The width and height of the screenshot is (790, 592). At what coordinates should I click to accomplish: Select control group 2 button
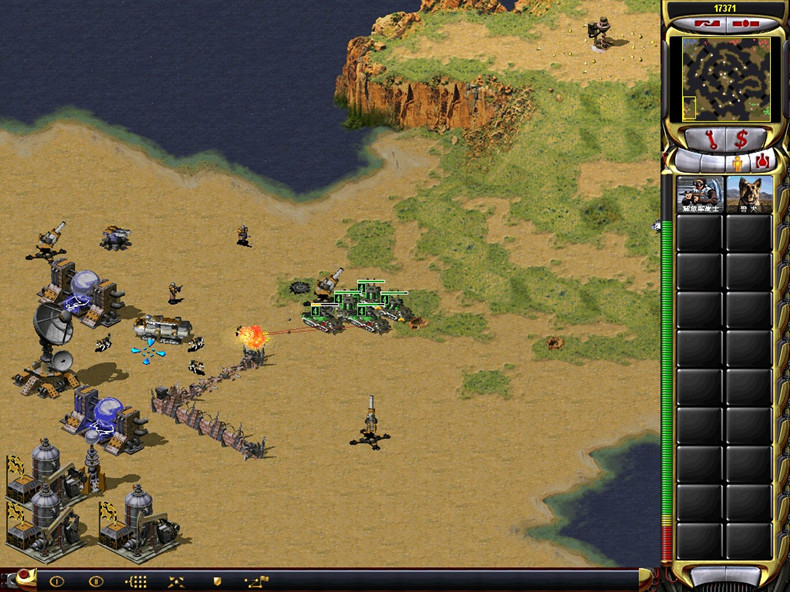click(x=96, y=581)
